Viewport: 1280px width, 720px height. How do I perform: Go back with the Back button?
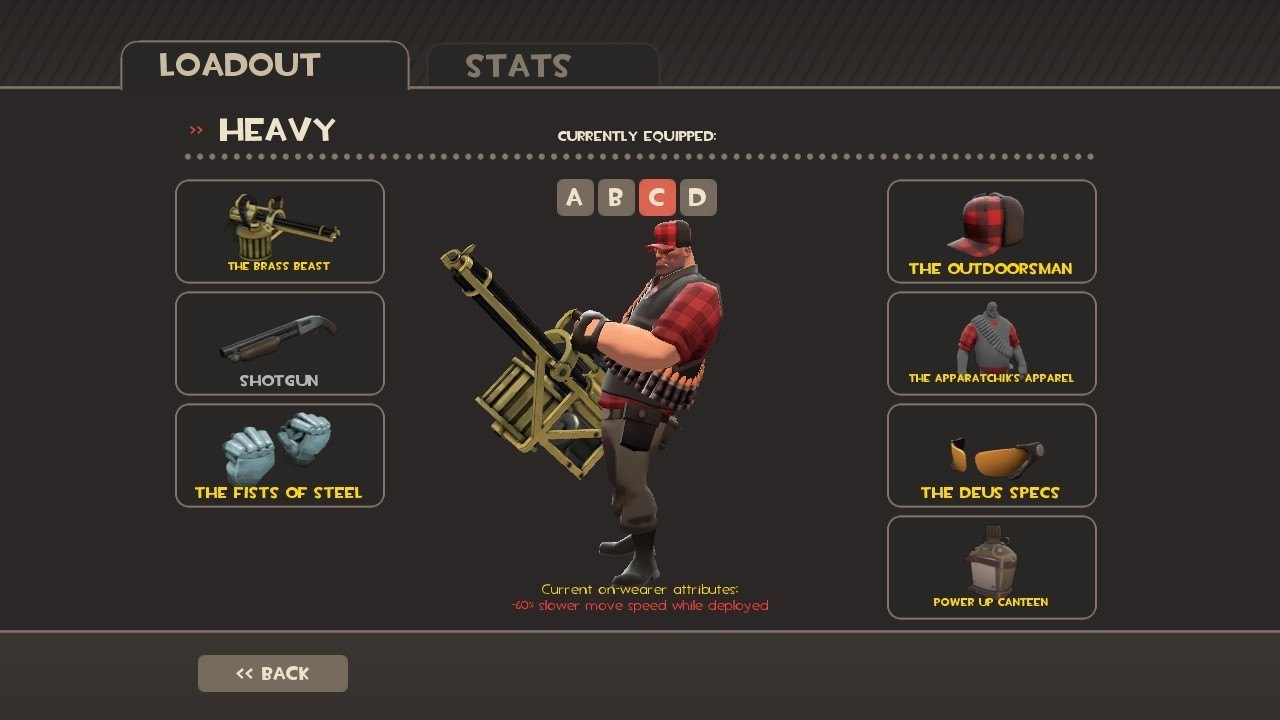pos(273,674)
